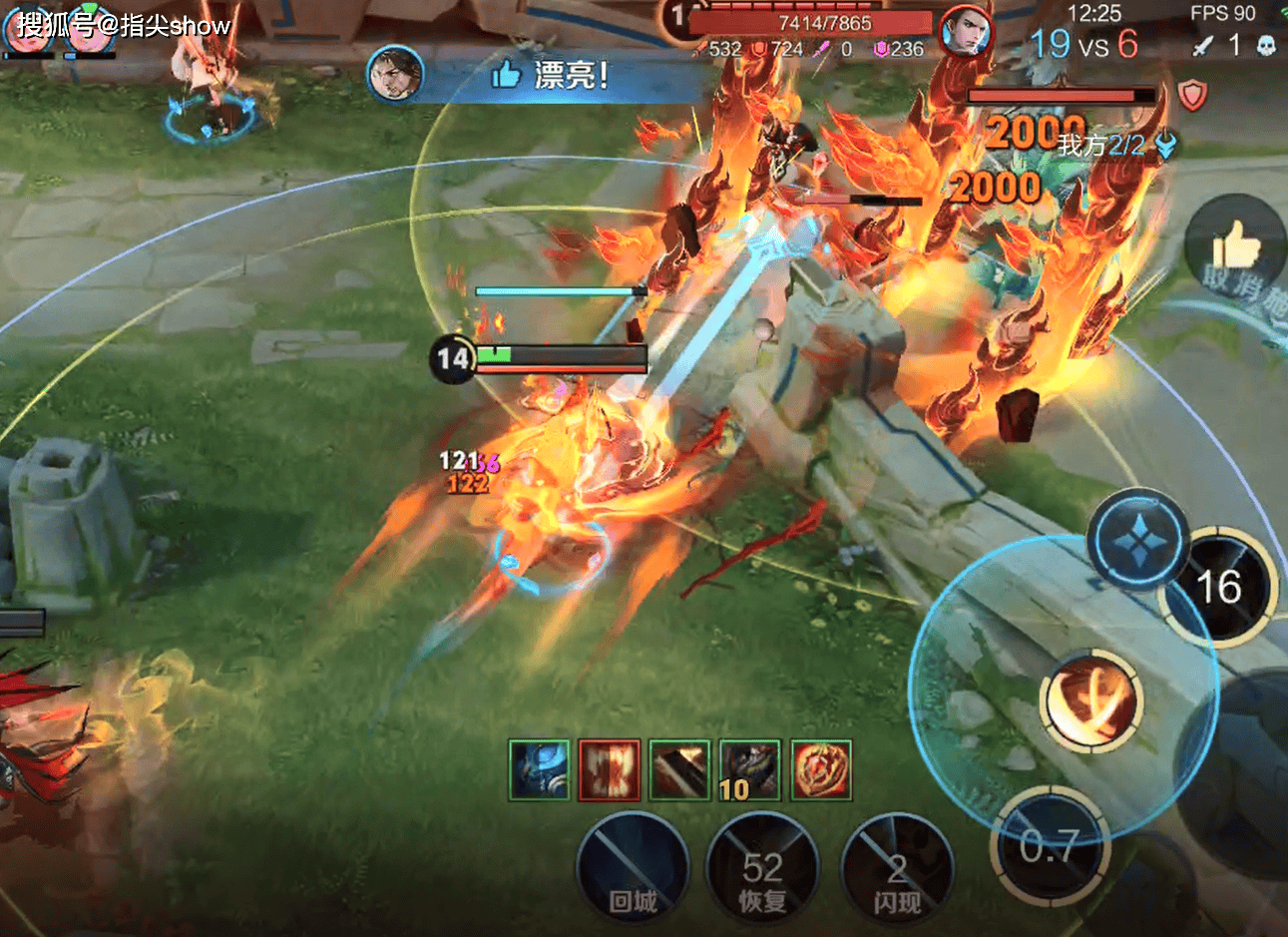Tap the skill button with 0.7 cooldown

point(1050,846)
